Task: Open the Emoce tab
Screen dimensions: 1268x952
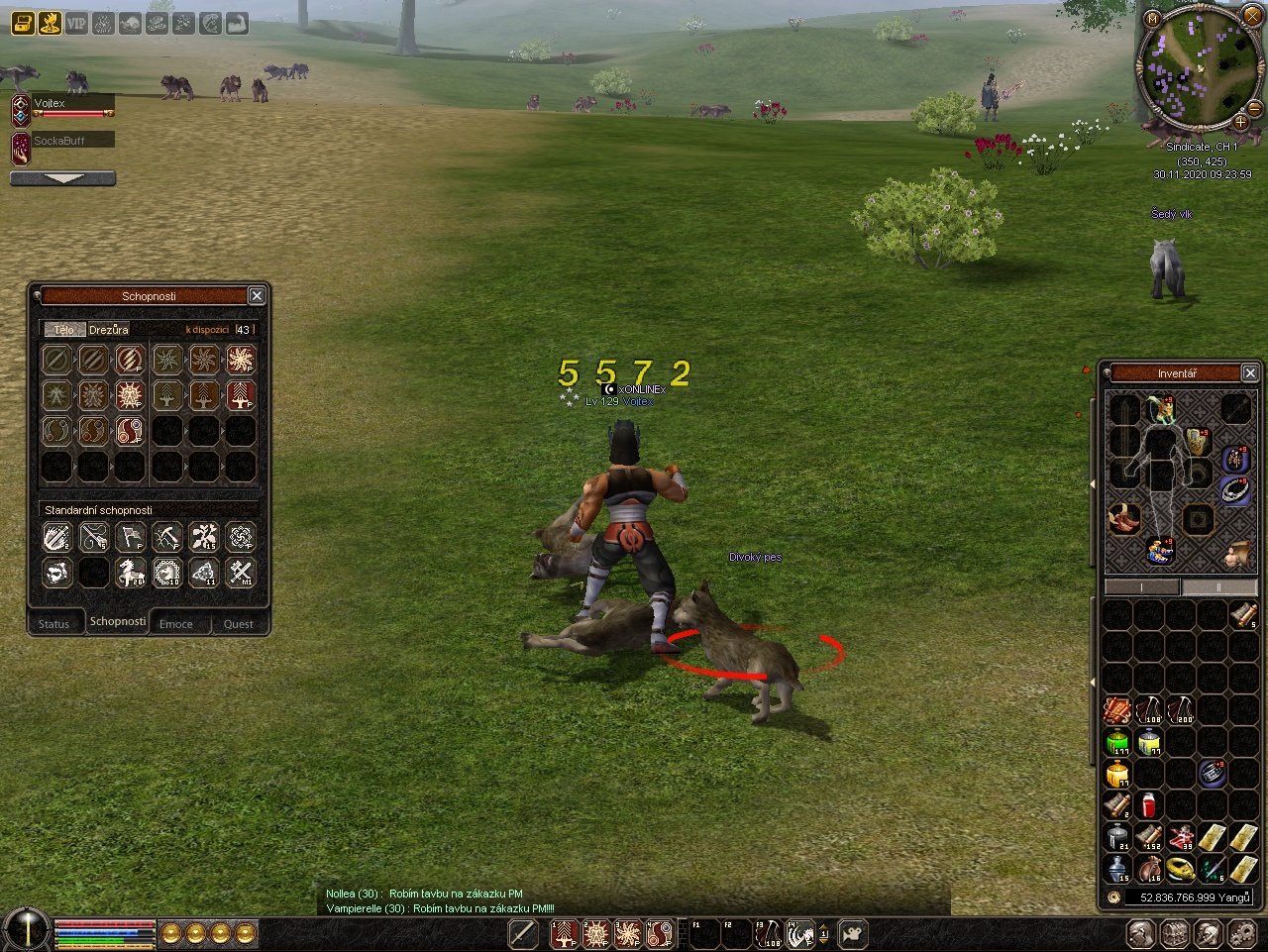Action: [176, 624]
